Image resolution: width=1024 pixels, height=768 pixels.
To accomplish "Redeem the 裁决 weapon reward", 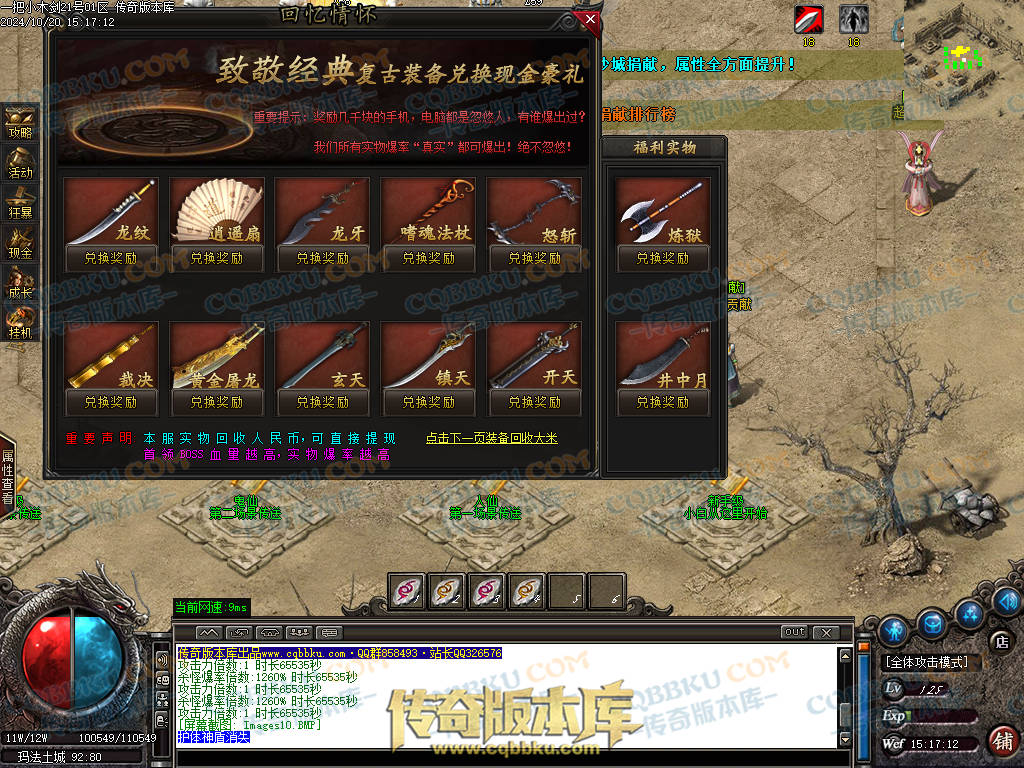I will 111,402.
